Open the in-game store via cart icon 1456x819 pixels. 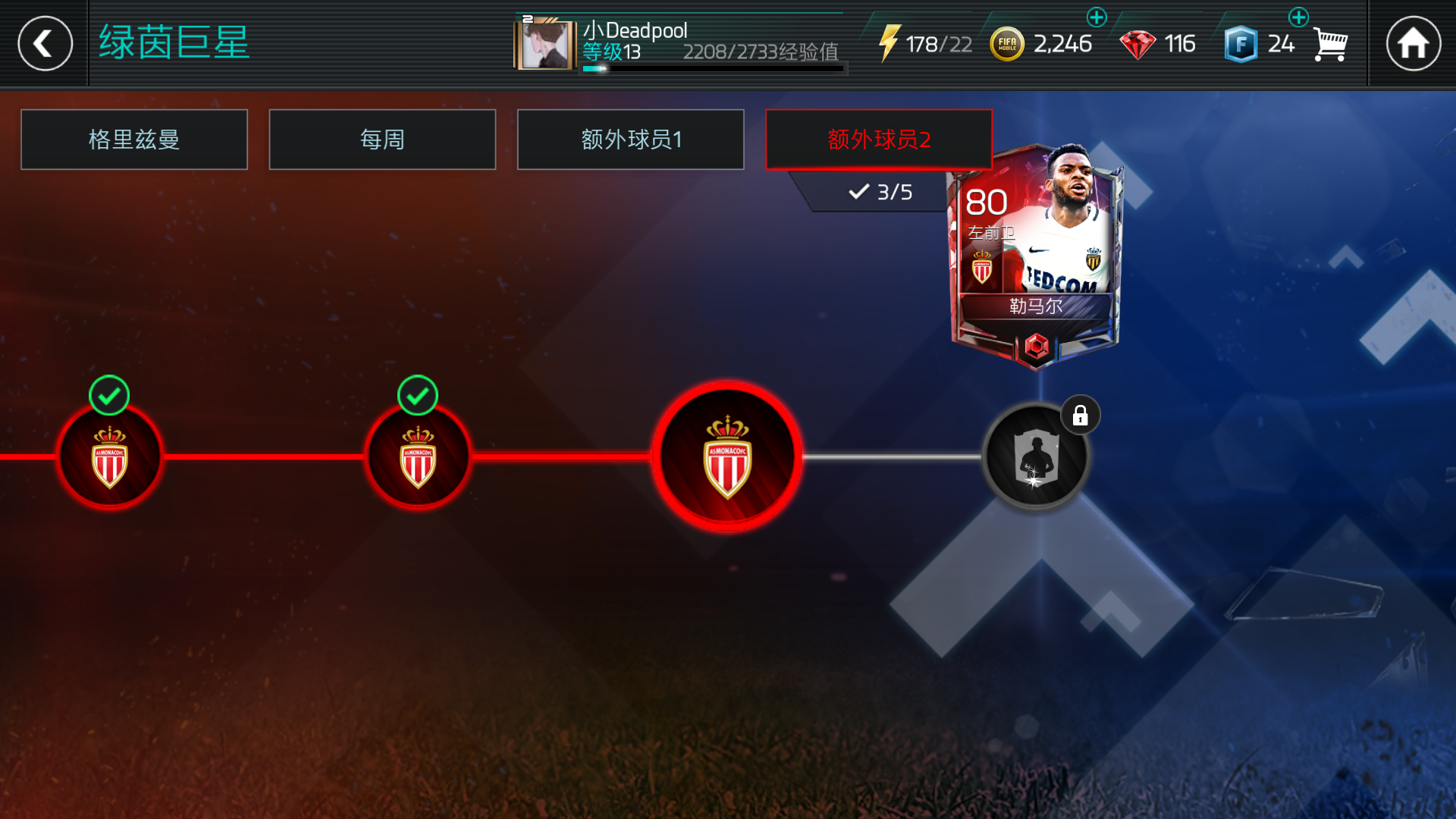pyautogui.click(x=1332, y=43)
